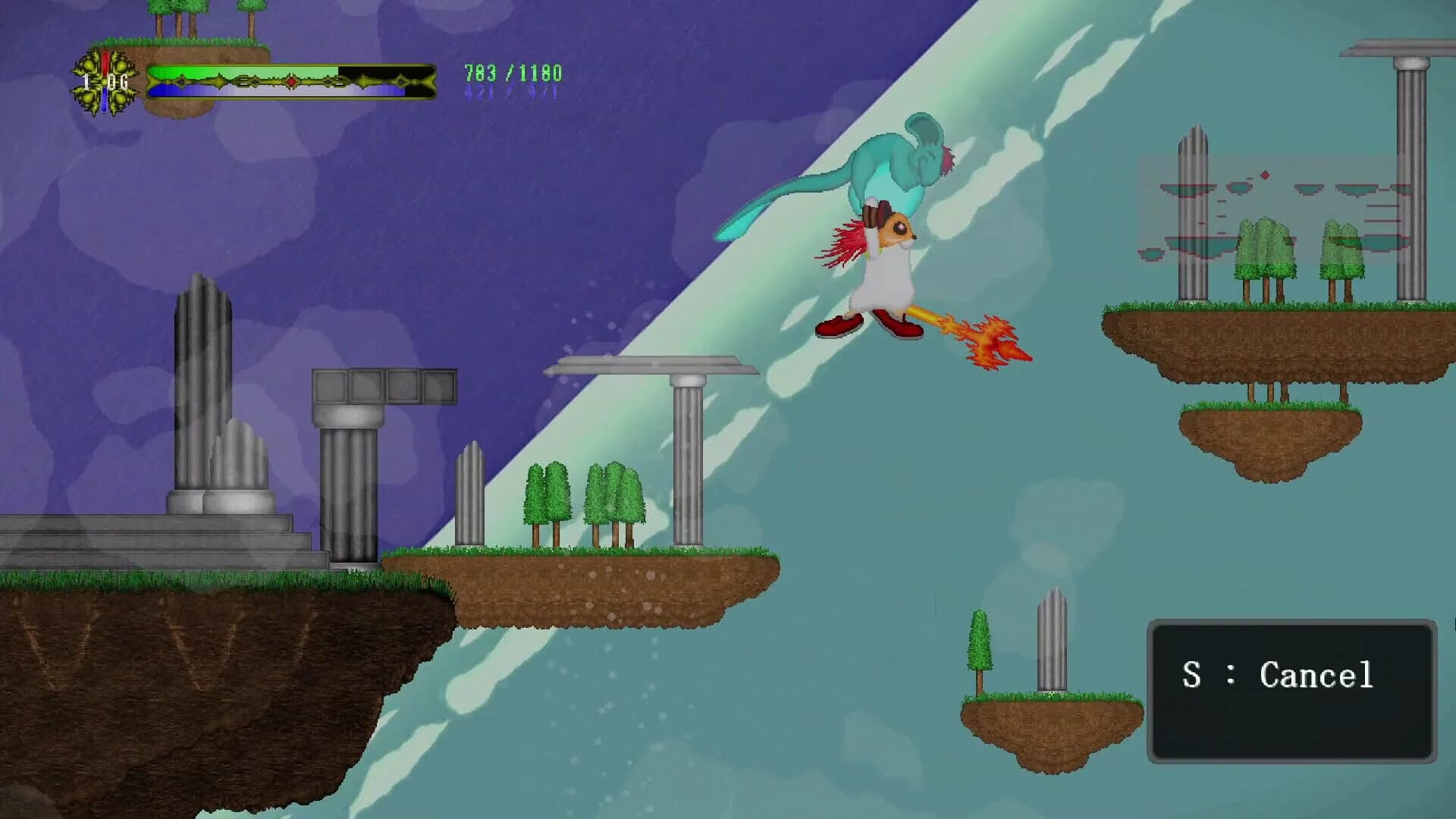Select the red gem at the HP bar center
The width and height of the screenshot is (1456, 819).
click(291, 81)
